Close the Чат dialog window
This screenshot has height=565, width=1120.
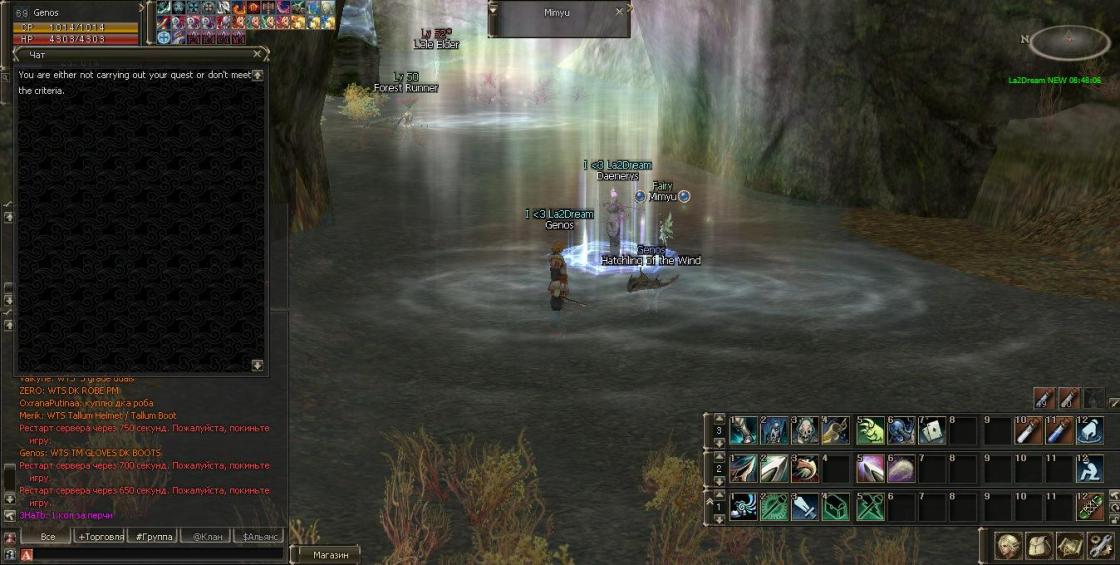click(x=257, y=54)
